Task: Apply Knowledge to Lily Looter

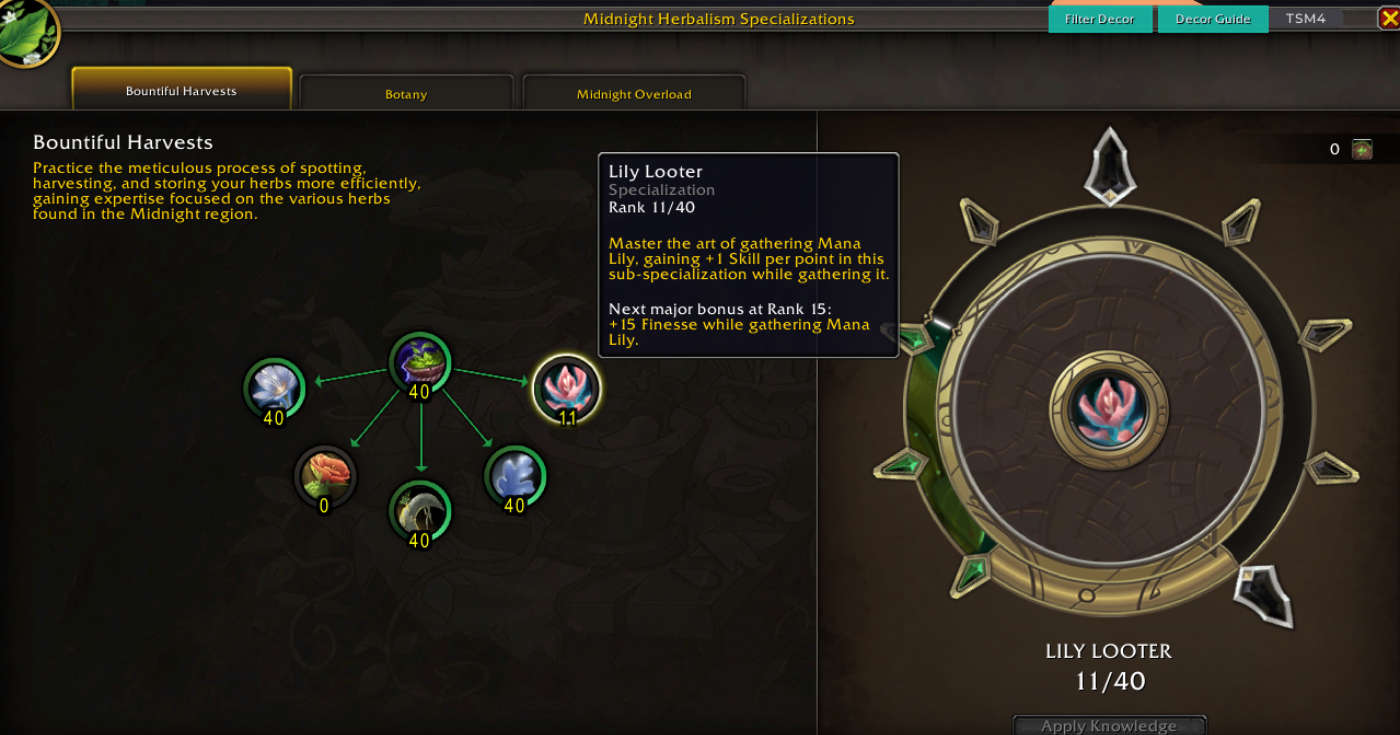Action: coord(1109,725)
